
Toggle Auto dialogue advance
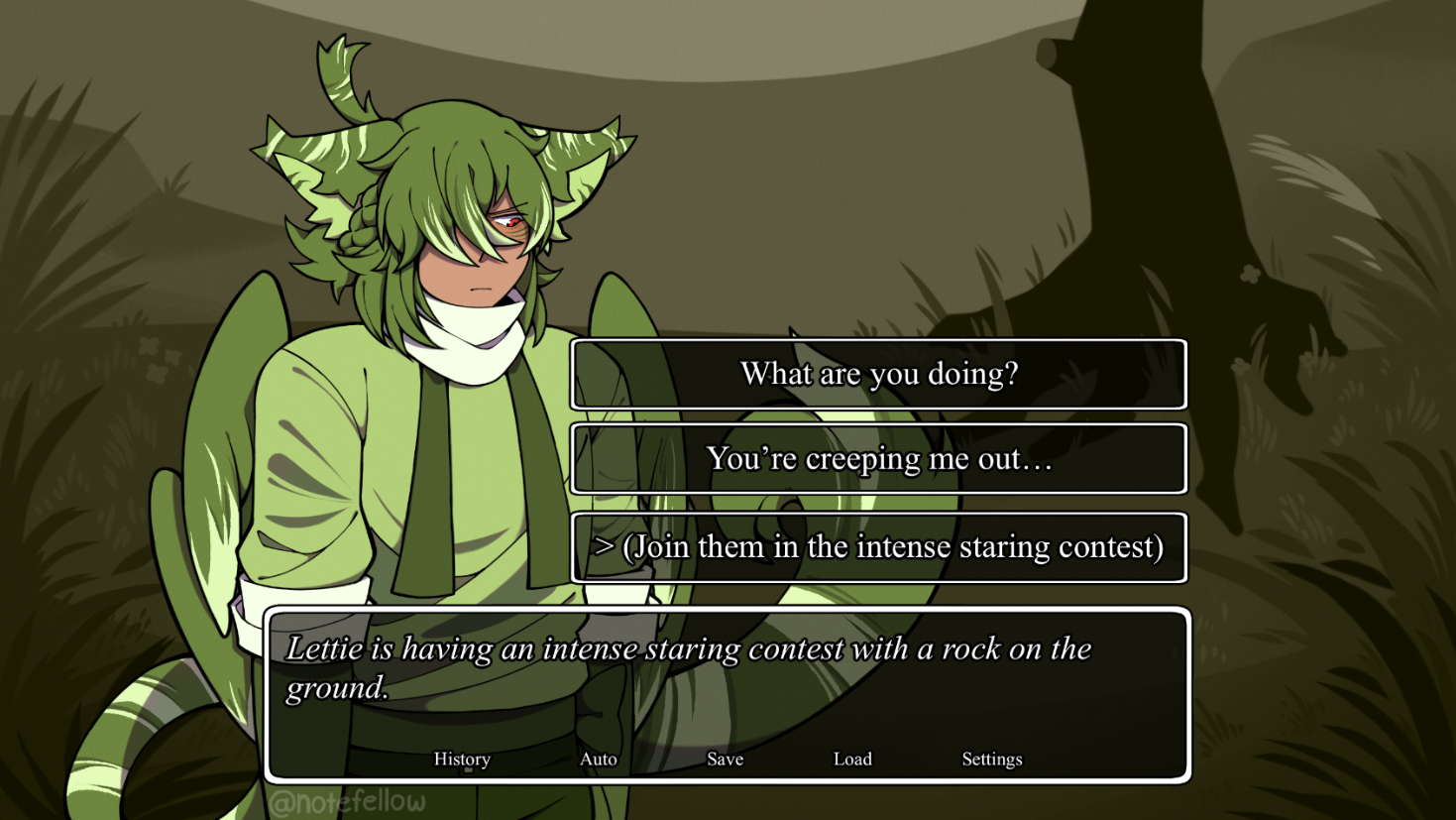pyautogui.click(x=598, y=759)
